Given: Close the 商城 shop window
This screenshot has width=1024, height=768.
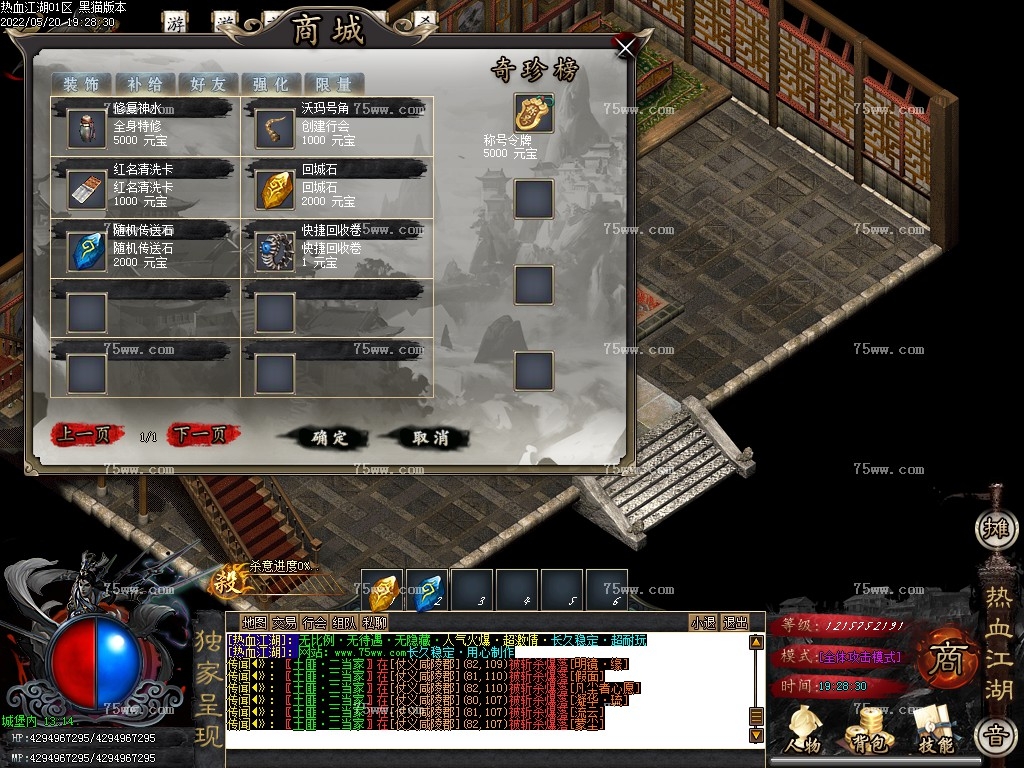Looking at the screenshot, I should (x=625, y=48).
